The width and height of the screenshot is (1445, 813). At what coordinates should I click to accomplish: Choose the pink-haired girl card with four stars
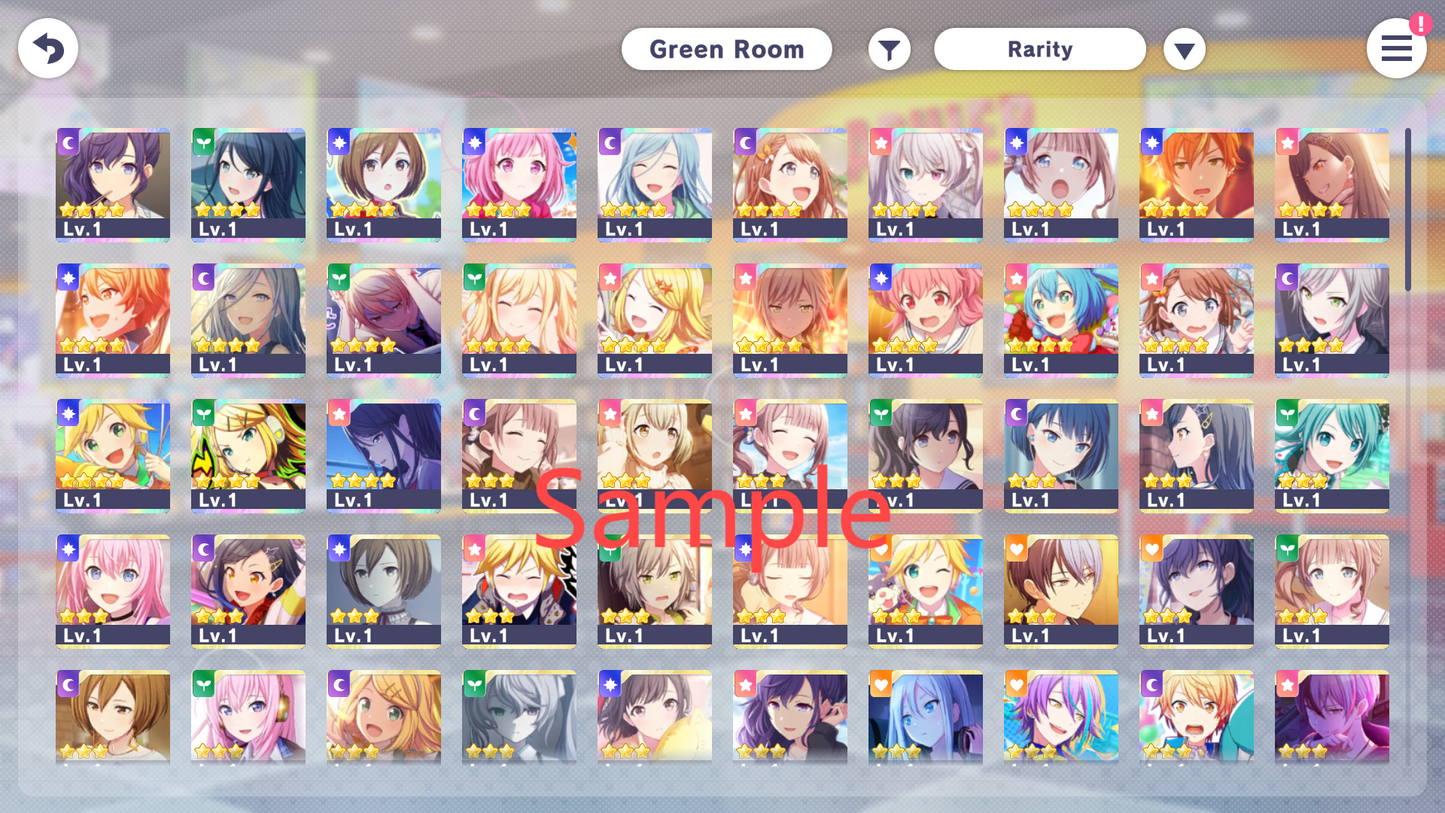(519, 185)
